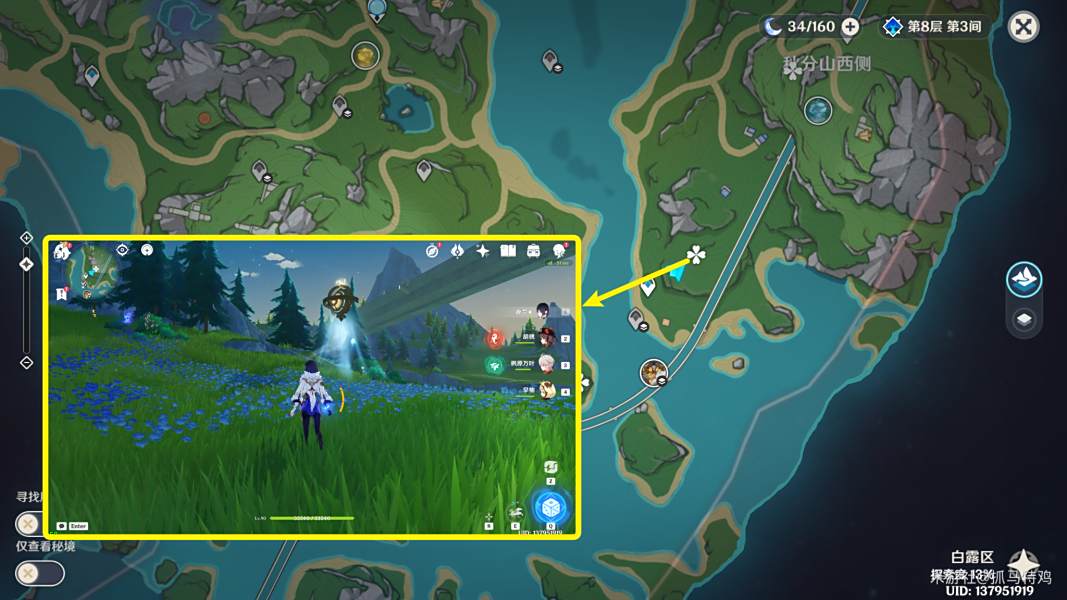
Task: Switch to the stacked-layers underground map view
Action: (1024, 320)
